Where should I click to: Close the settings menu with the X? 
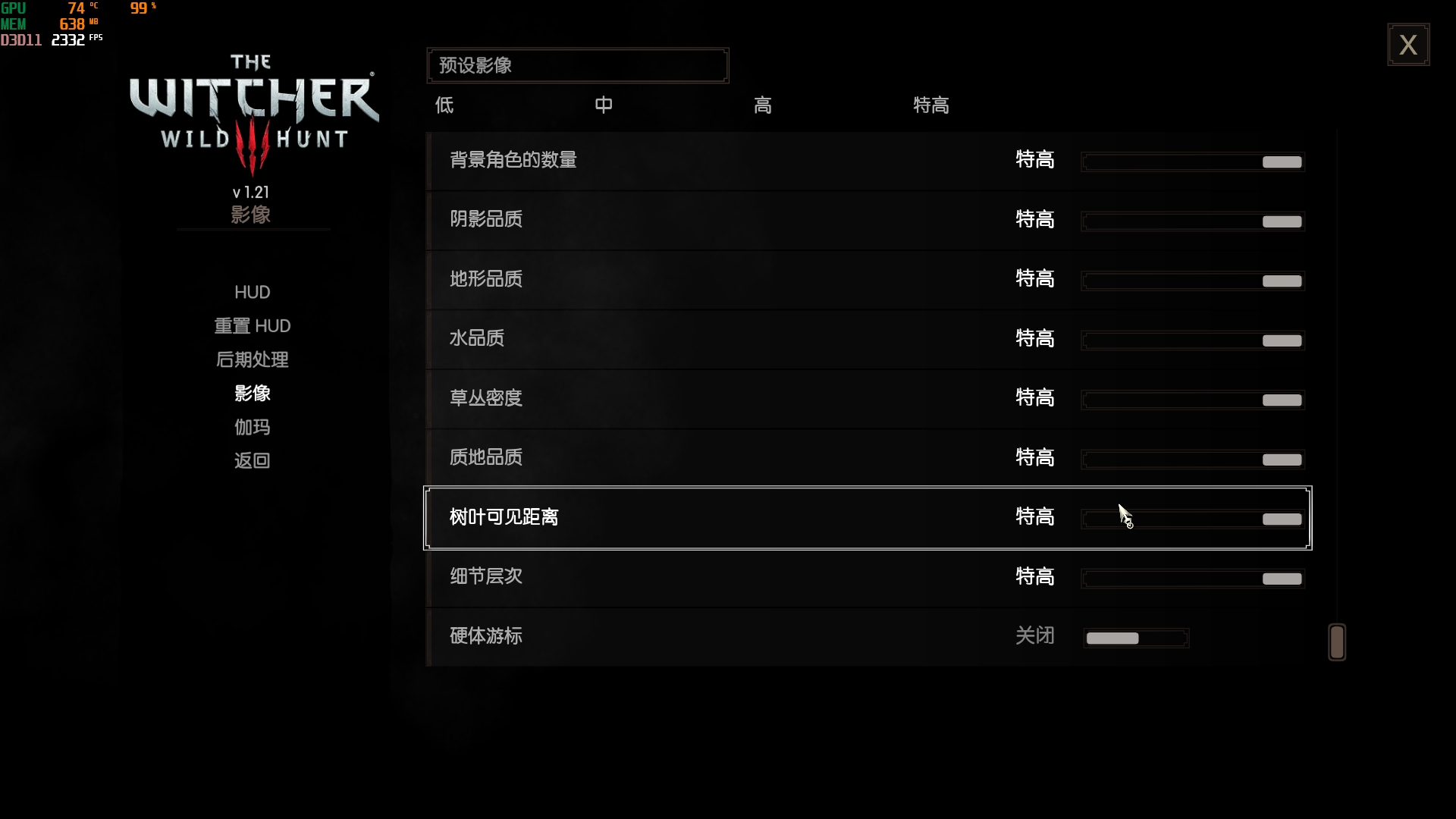tap(1409, 45)
